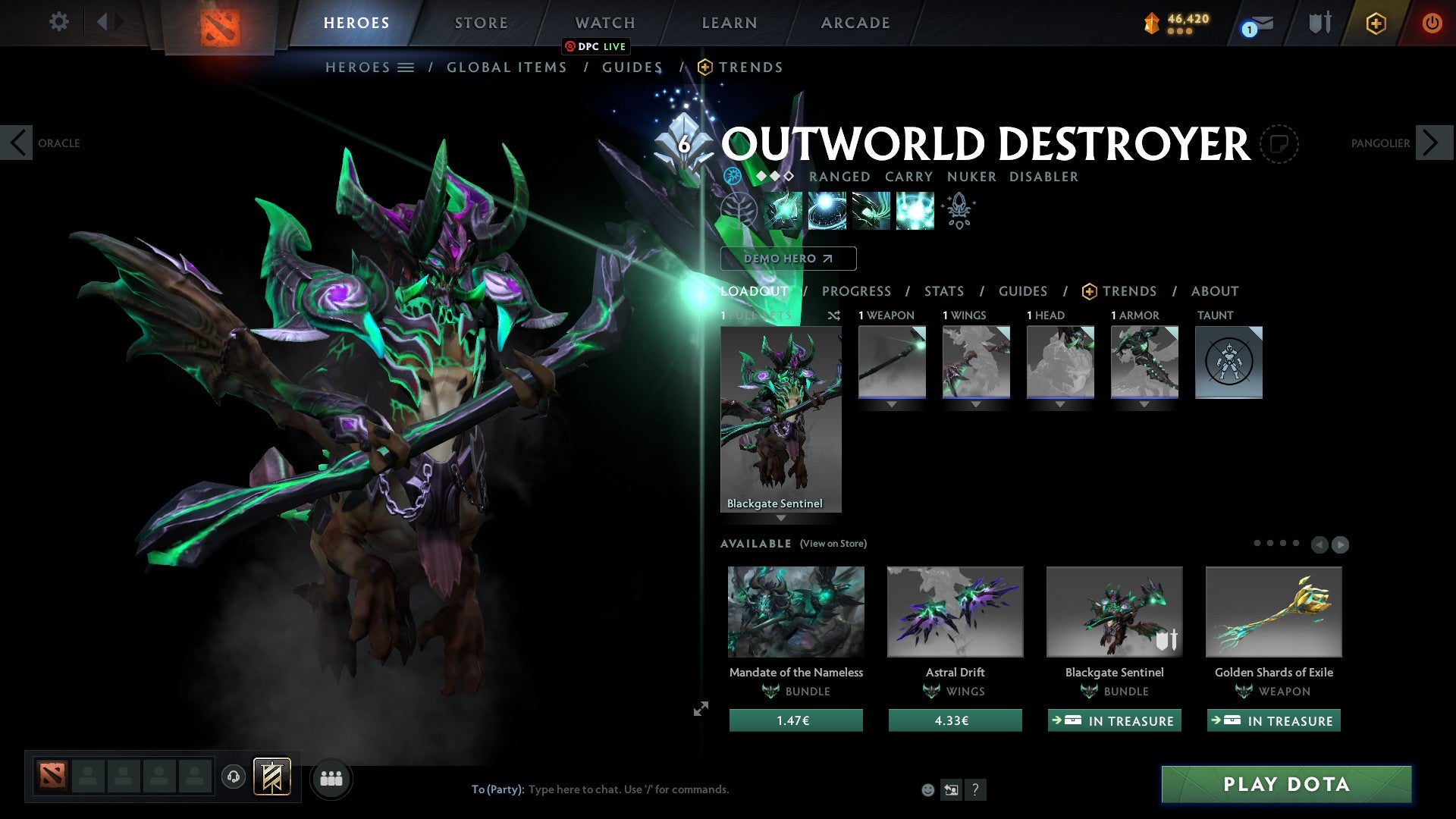Open the WATCH menu
The height and width of the screenshot is (819, 1456).
[x=604, y=22]
